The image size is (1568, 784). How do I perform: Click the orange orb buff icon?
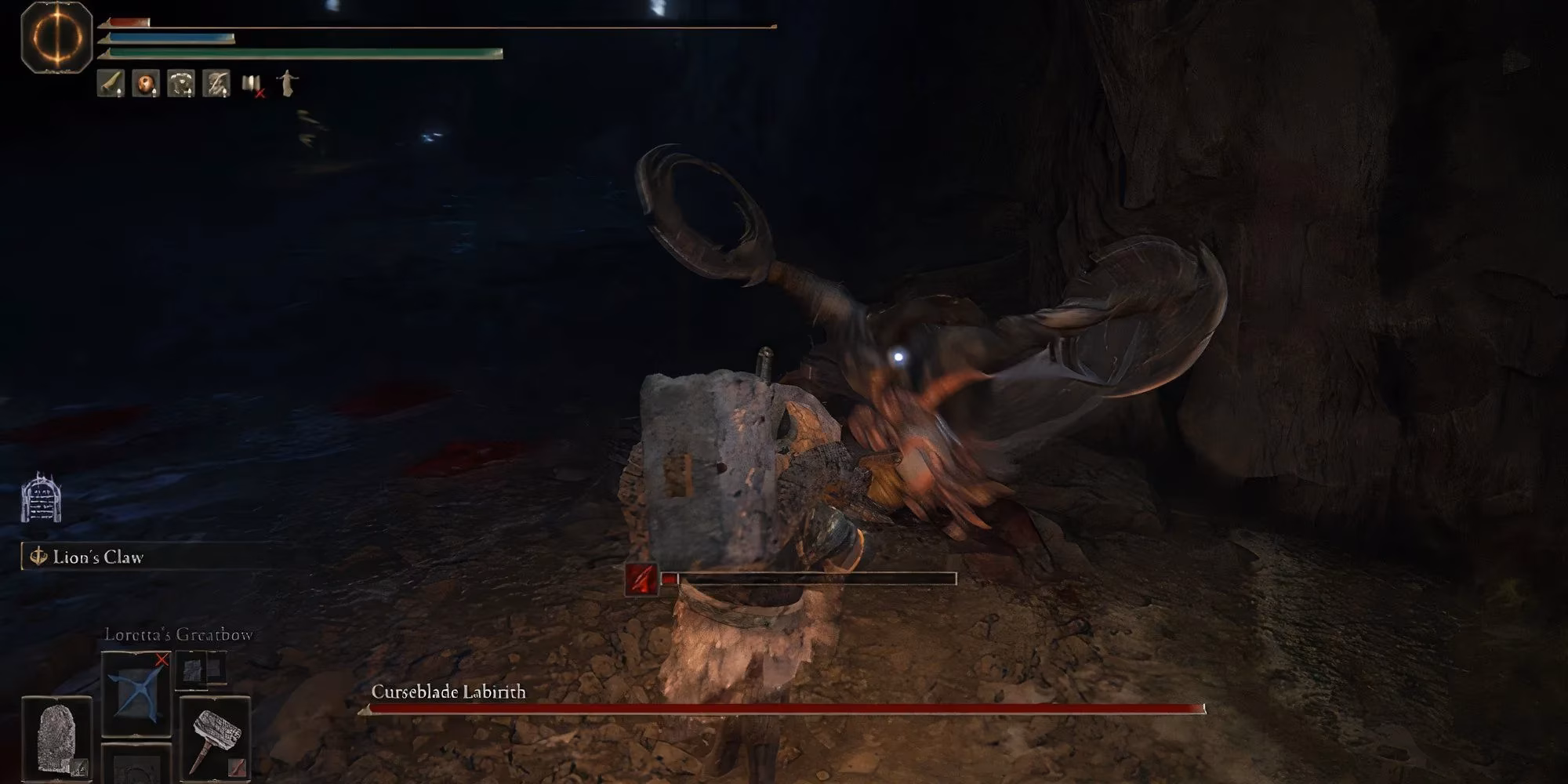[146, 83]
